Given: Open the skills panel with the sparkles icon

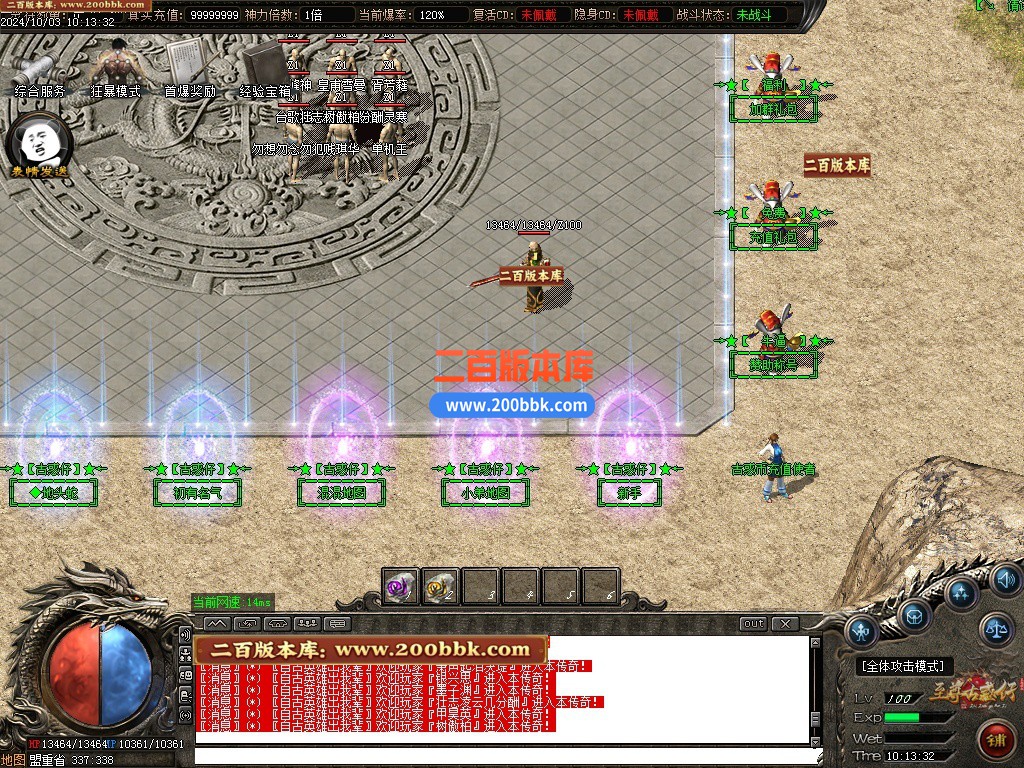Looking at the screenshot, I should [962, 593].
